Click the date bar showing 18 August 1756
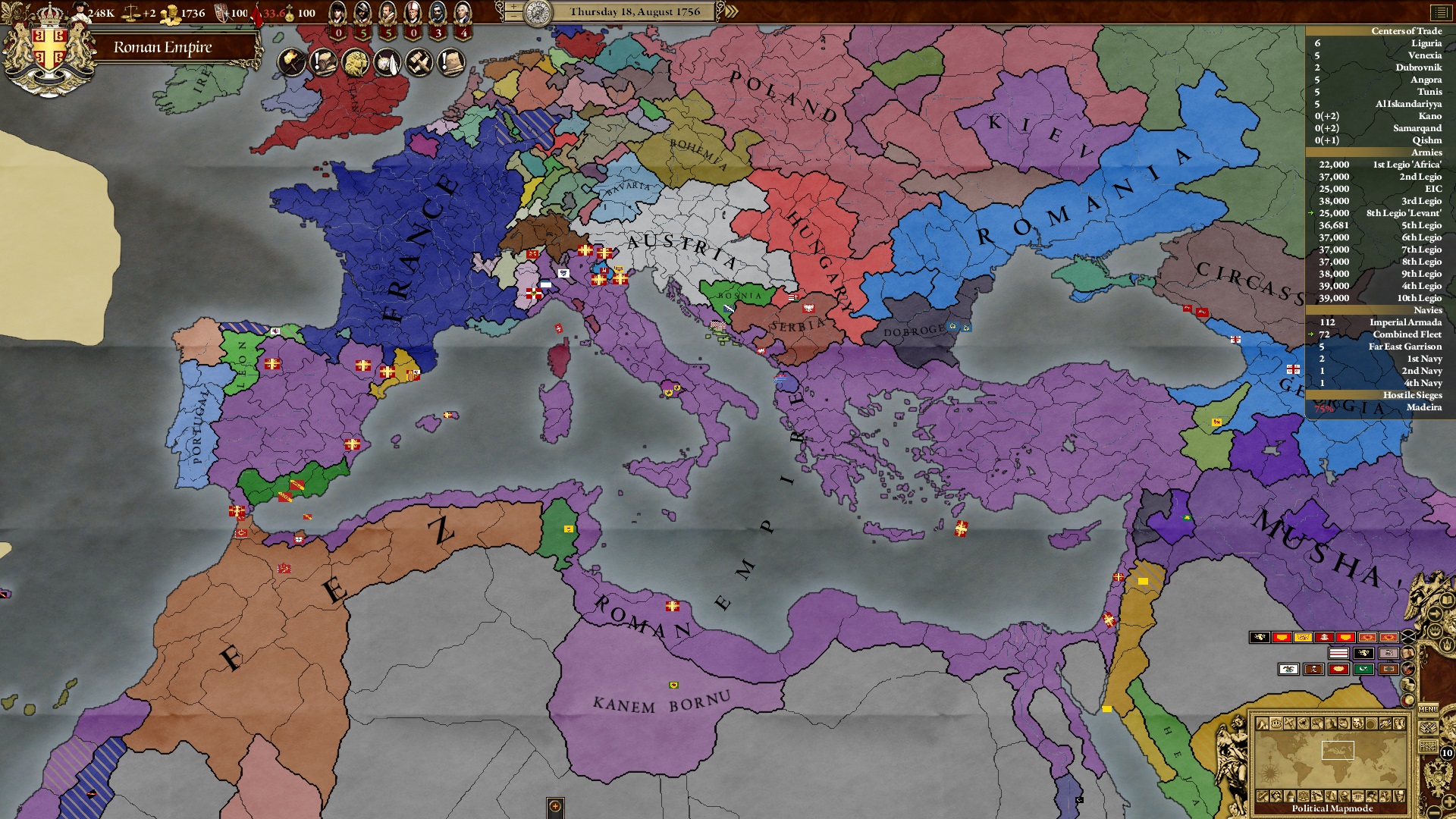Viewport: 1456px width, 819px height. pos(635,12)
